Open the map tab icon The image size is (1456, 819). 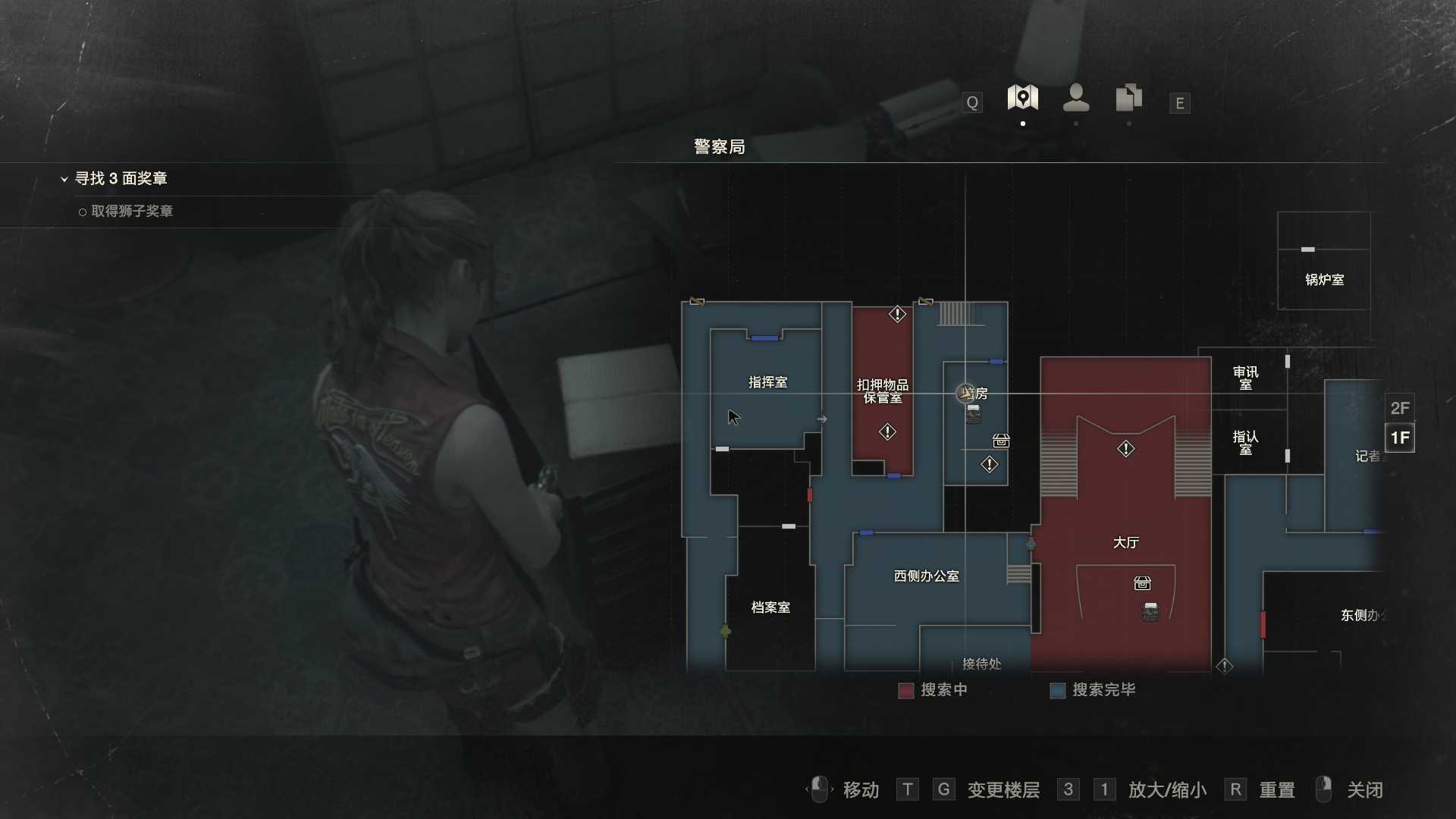(1022, 98)
